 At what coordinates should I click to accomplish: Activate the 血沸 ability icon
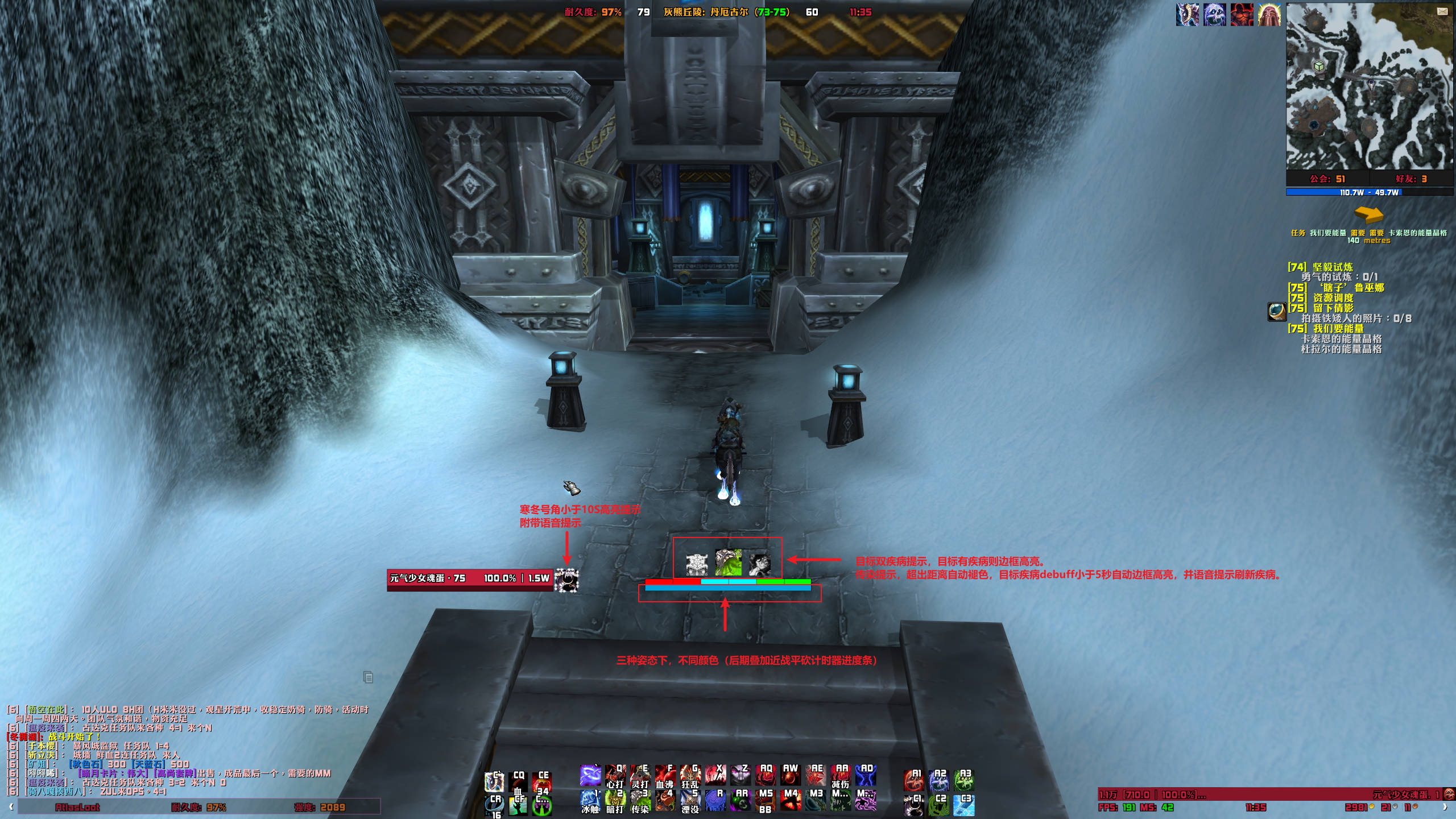coord(665,776)
